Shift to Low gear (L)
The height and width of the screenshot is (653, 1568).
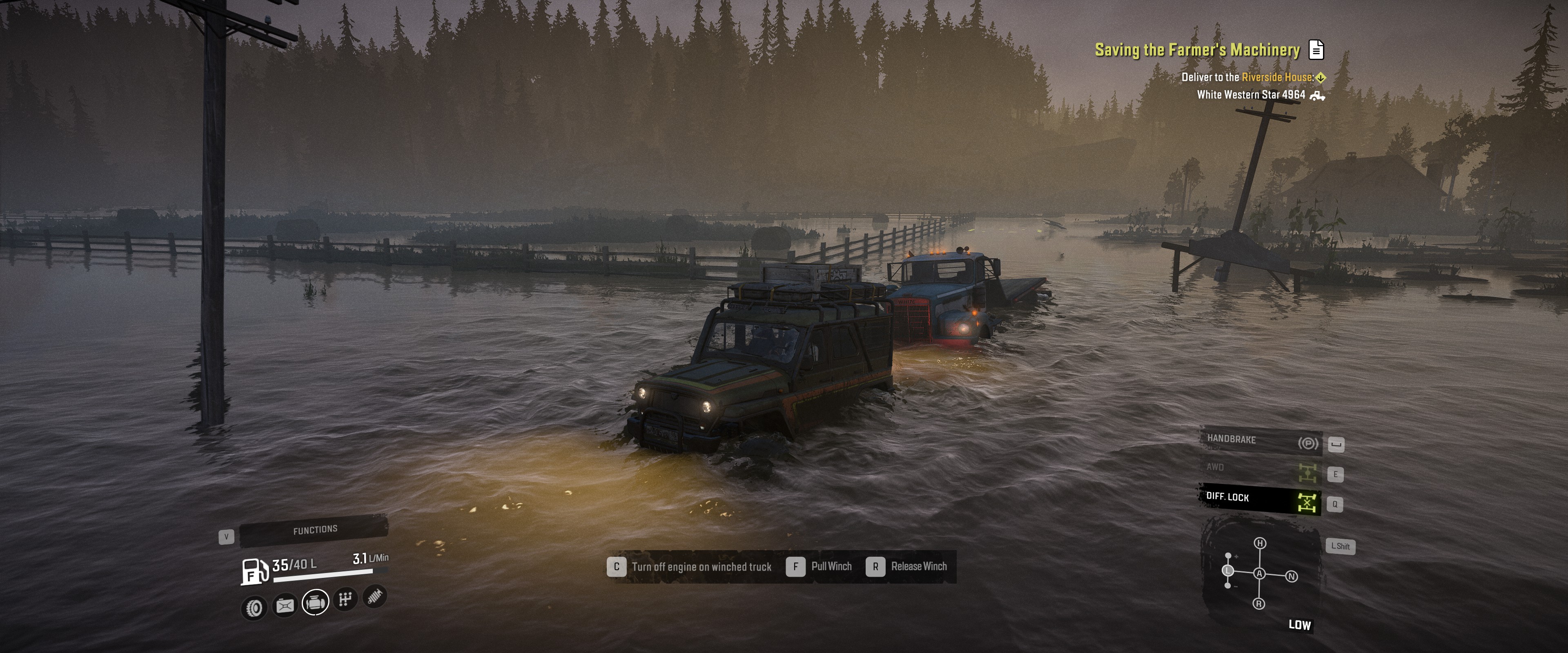click(1228, 570)
